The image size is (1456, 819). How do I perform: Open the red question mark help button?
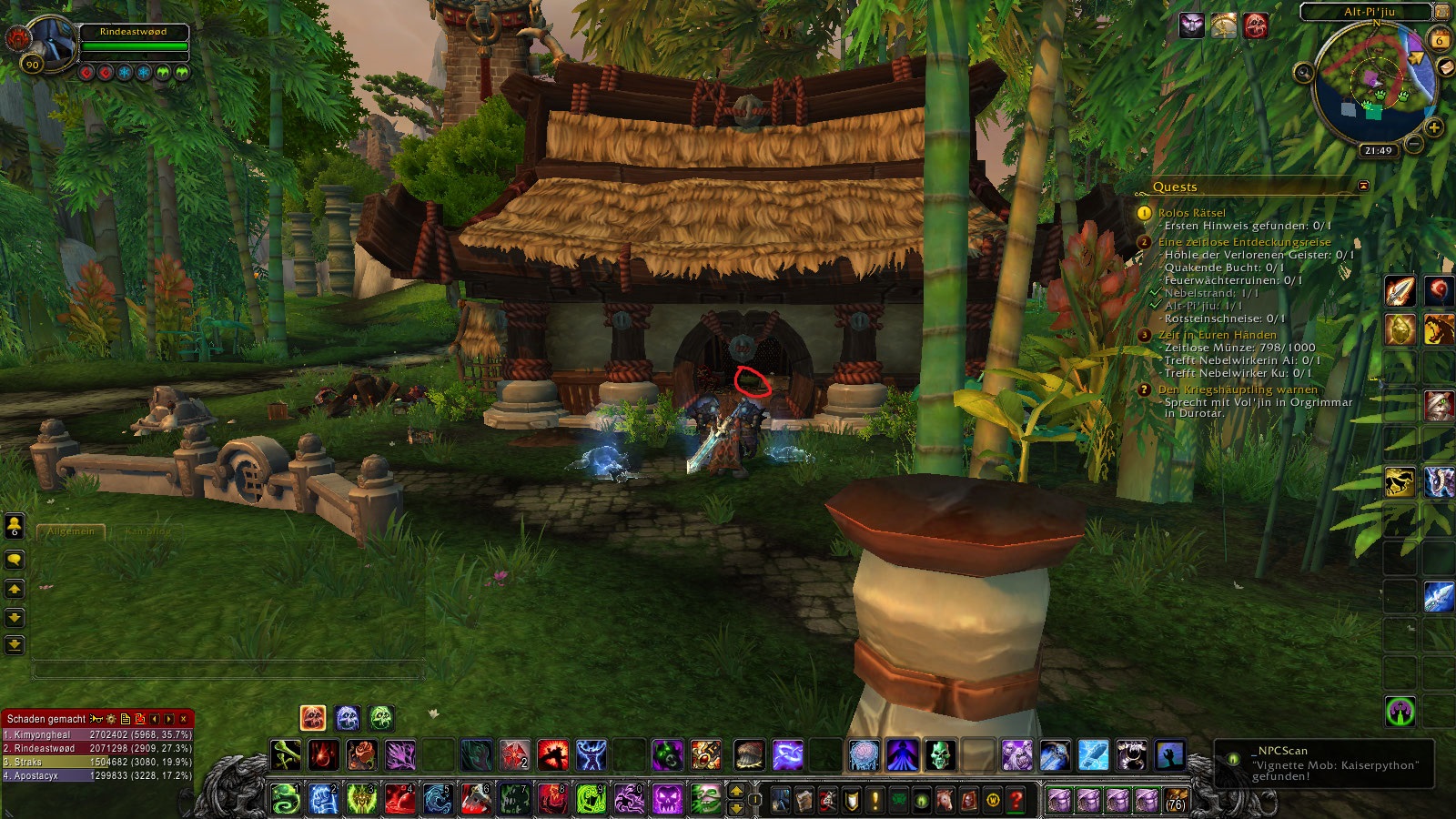[1016, 801]
